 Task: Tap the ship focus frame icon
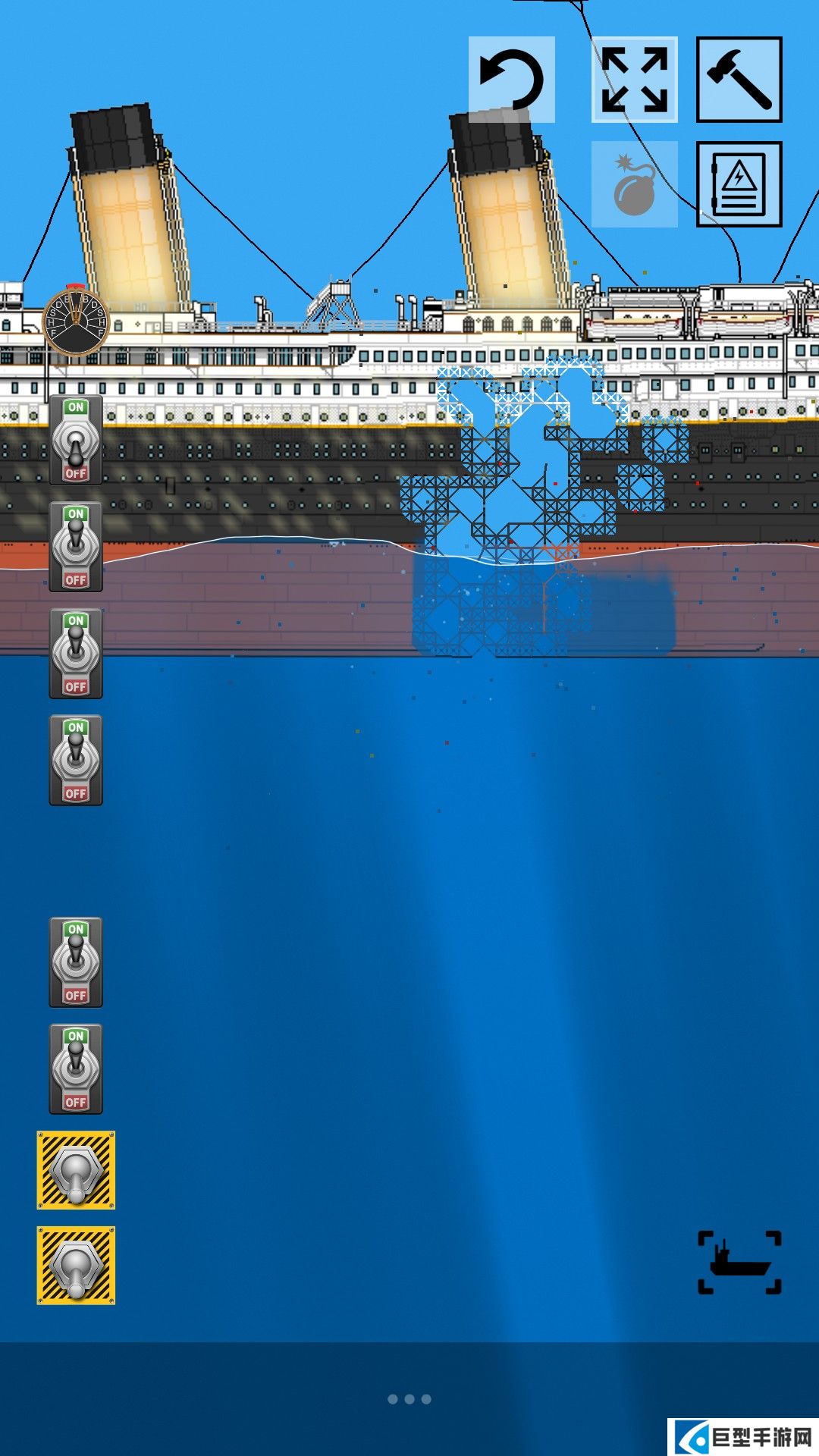(739, 1262)
